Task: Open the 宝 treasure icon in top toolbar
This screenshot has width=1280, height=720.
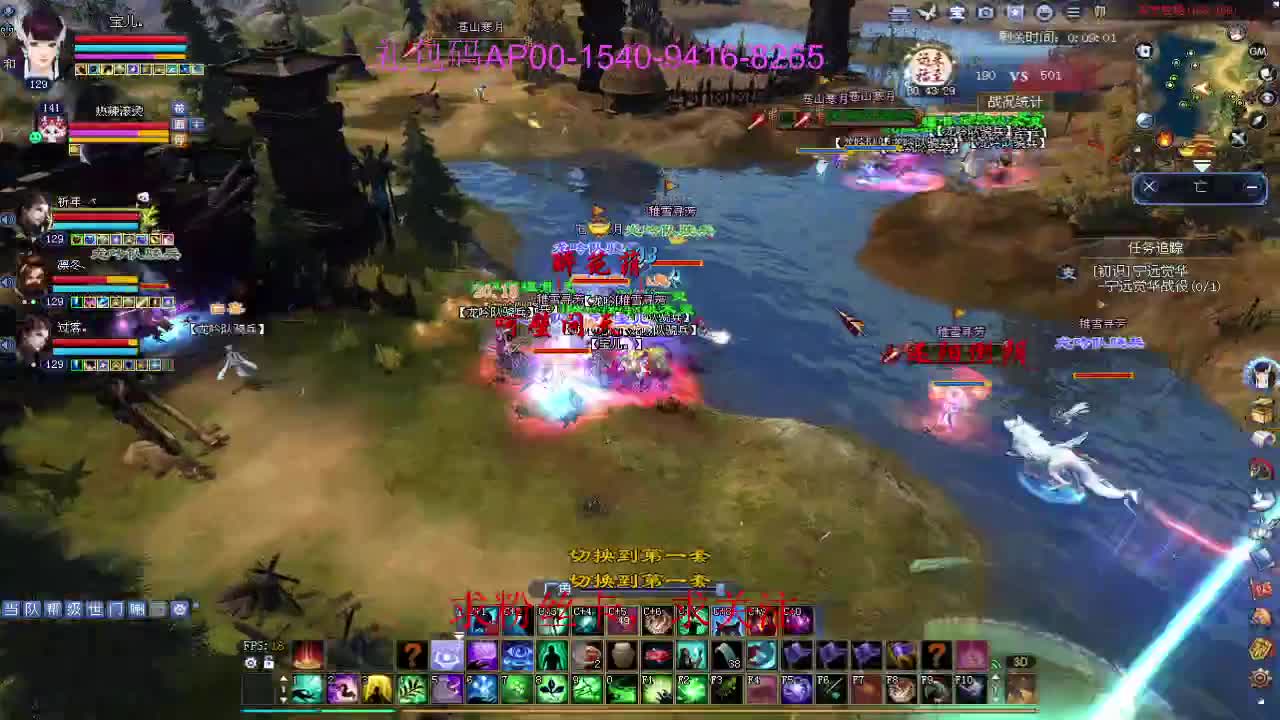Action: click(958, 13)
